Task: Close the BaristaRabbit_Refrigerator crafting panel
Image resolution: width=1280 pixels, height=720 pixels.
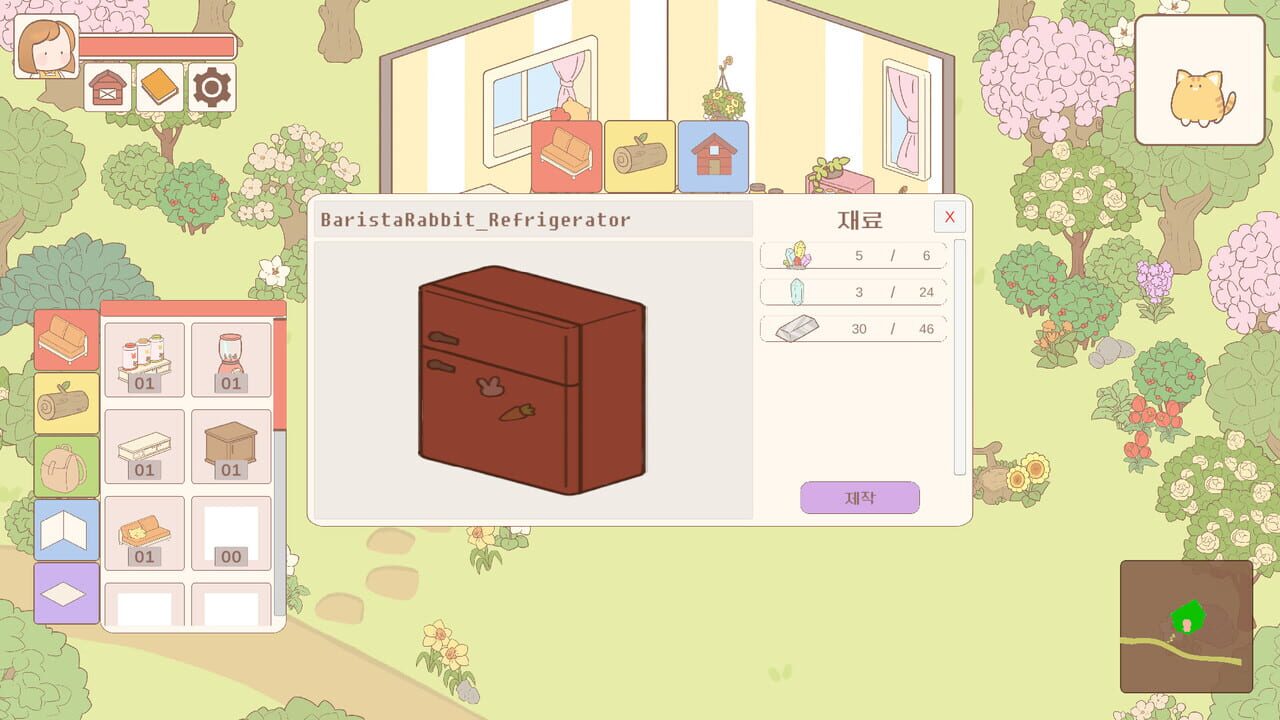Action: click(x=948, y=217)
